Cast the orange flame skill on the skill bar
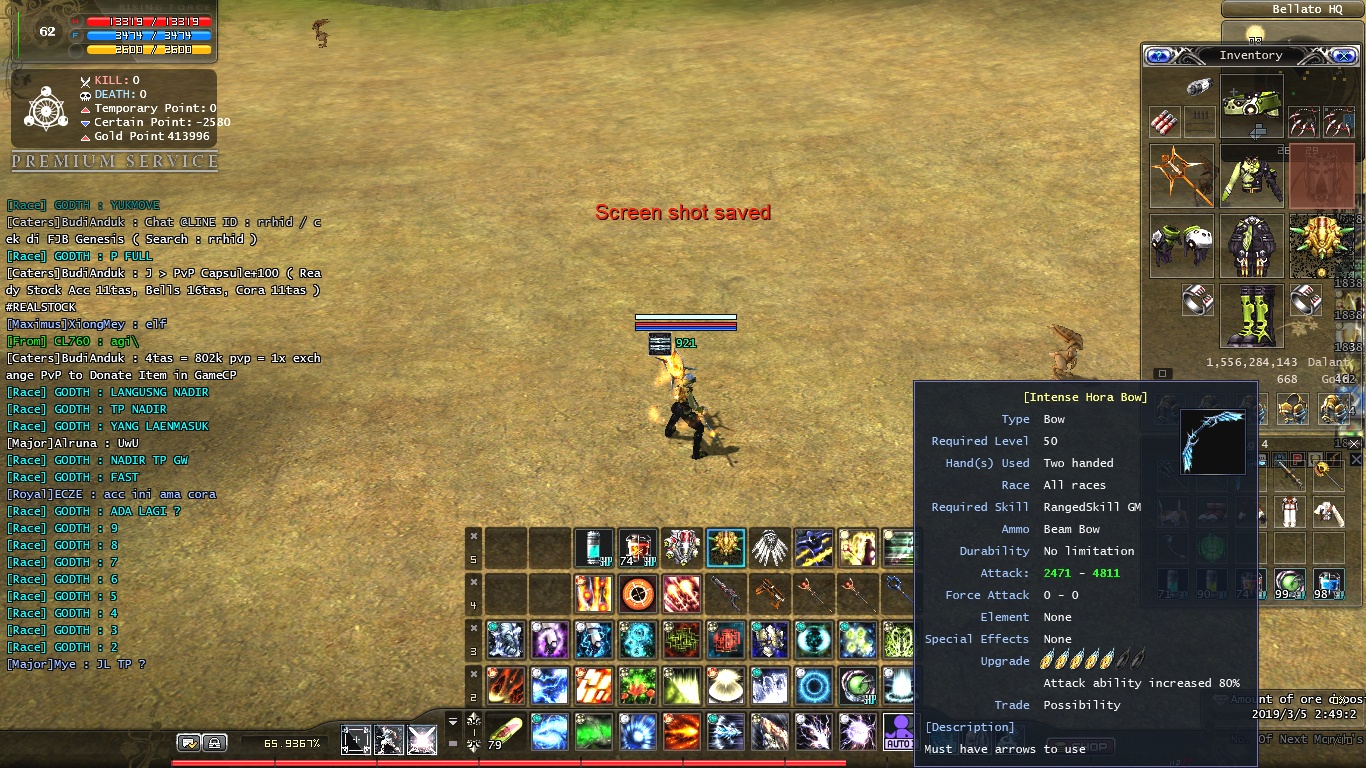 (681, 731)
